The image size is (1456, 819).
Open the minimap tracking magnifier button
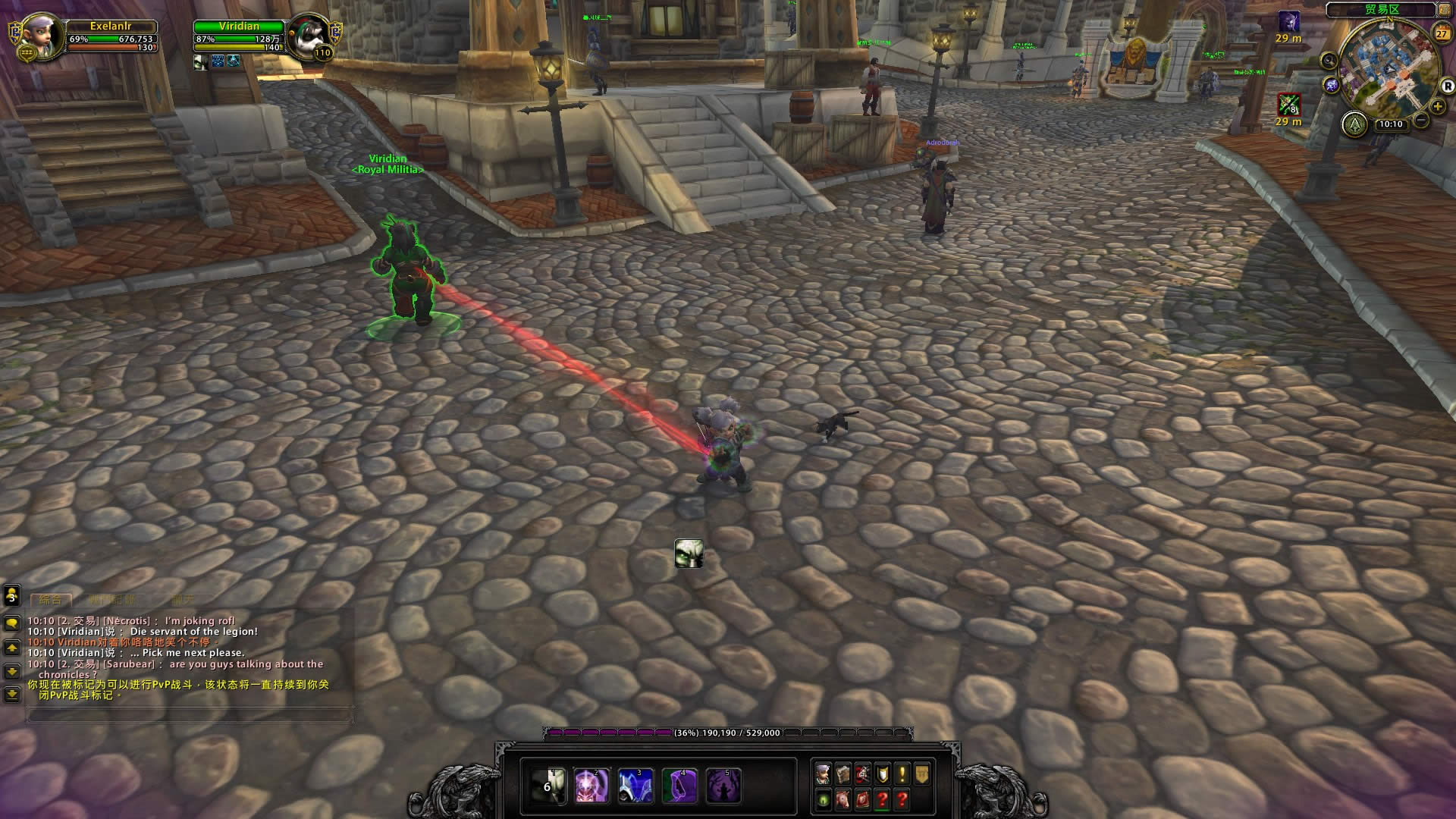(1329, 60)
